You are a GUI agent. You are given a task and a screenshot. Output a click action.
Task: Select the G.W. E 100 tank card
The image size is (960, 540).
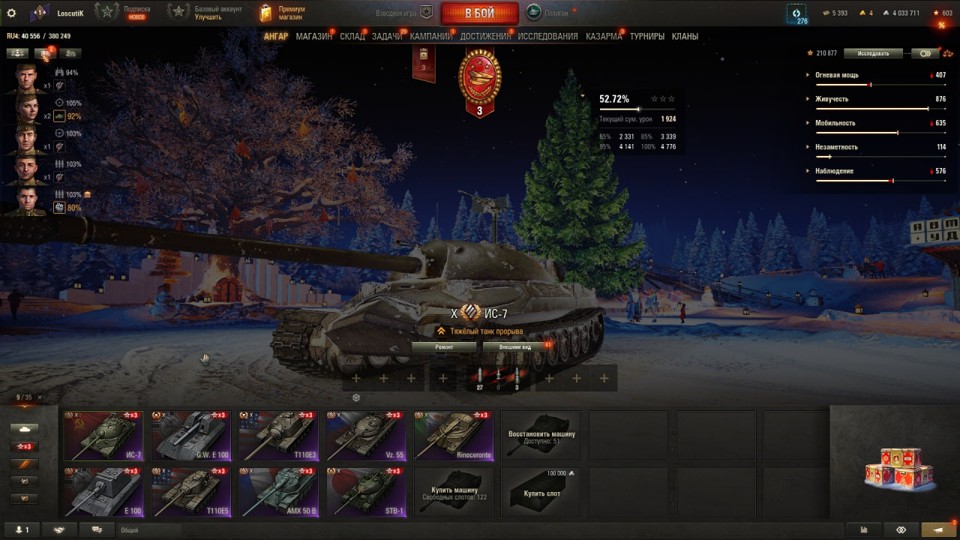(x=191, y=435)
